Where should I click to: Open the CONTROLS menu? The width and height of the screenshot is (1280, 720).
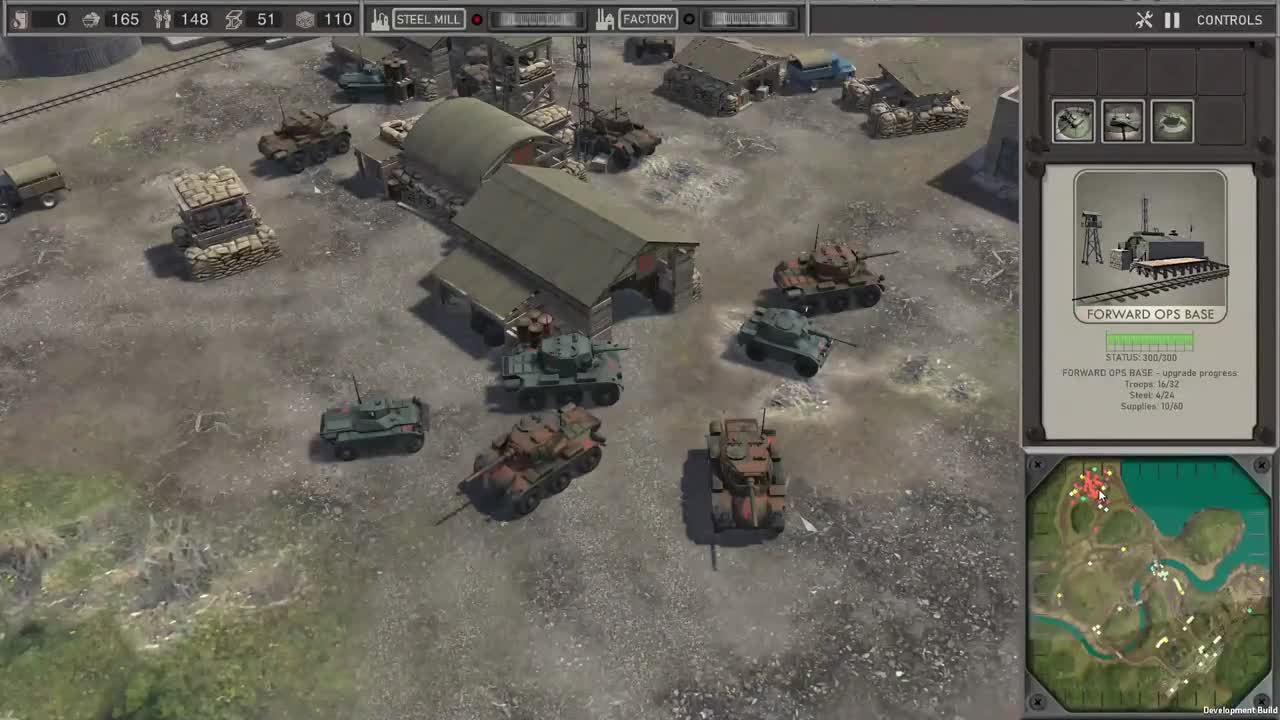point(1228,19)
